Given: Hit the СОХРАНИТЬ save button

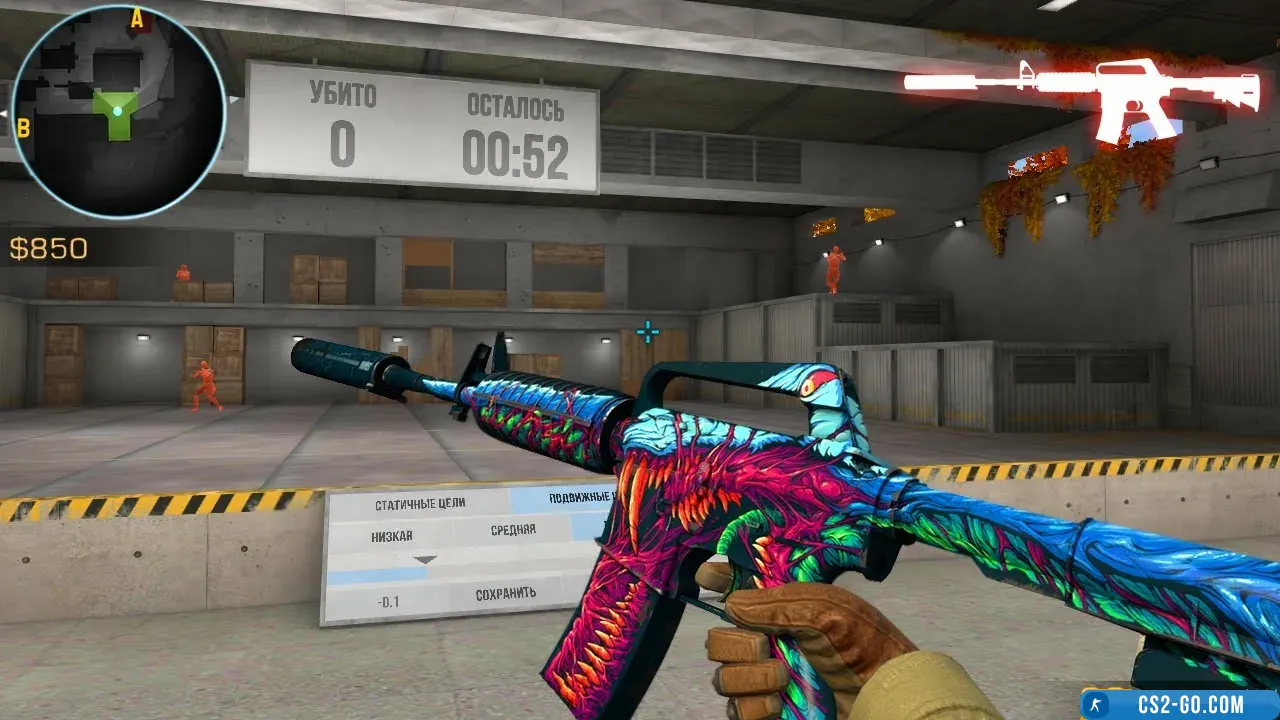Looking at the screenshot, I should [x=505, y=594].
